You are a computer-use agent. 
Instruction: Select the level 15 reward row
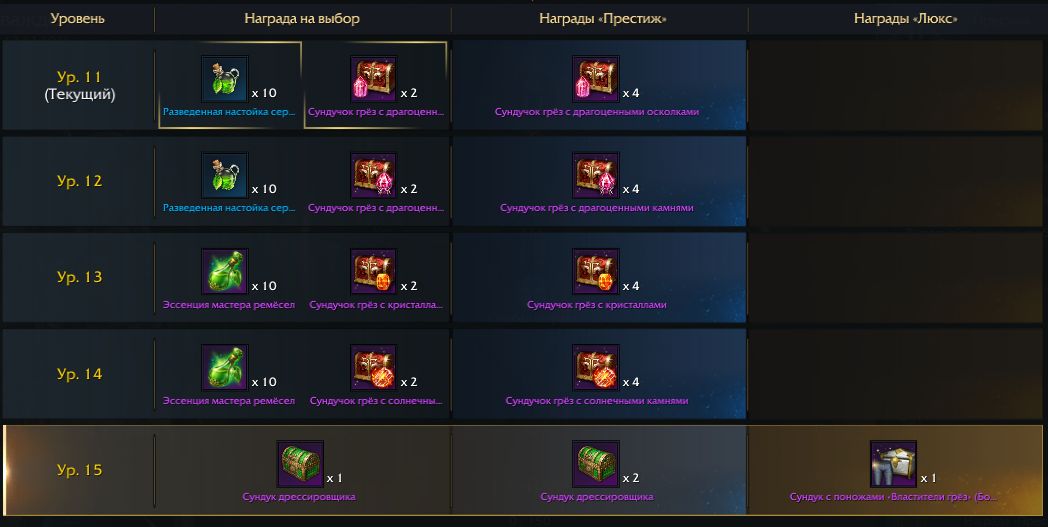pyautogui.click(x=80, y=470)
